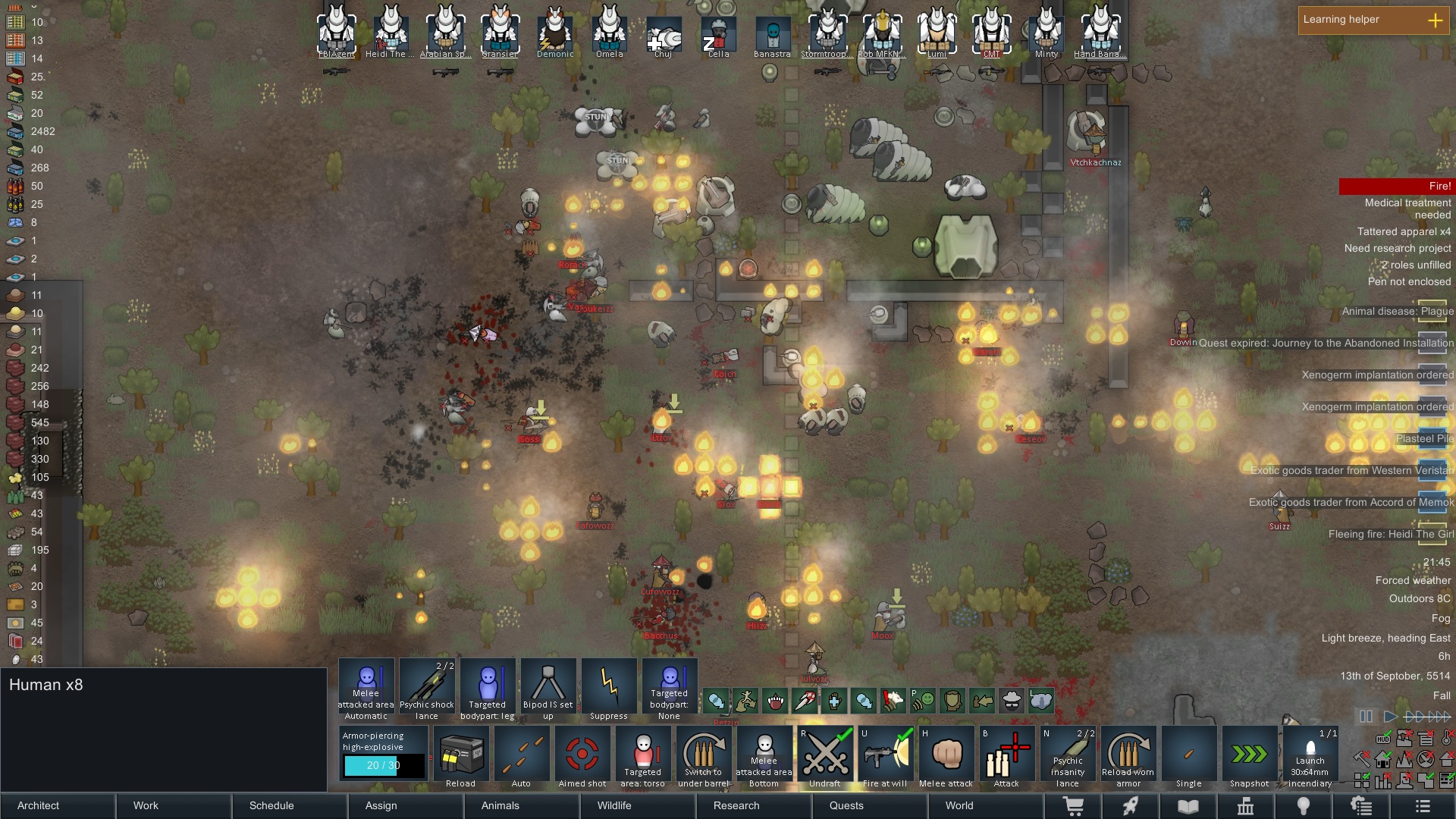1456x819 pixels.
Task: Click the Bipod IS set up gizmo
Action: point(548,686)
